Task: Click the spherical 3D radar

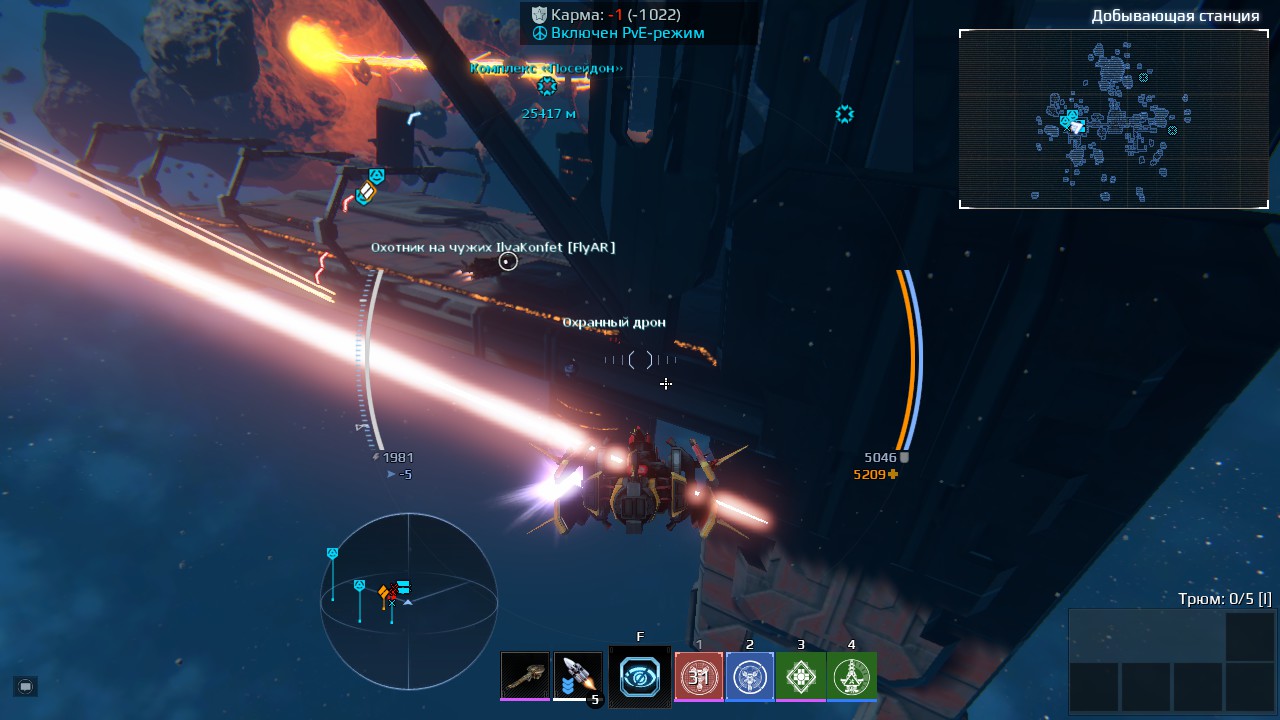Action: (x=408, y=589)
